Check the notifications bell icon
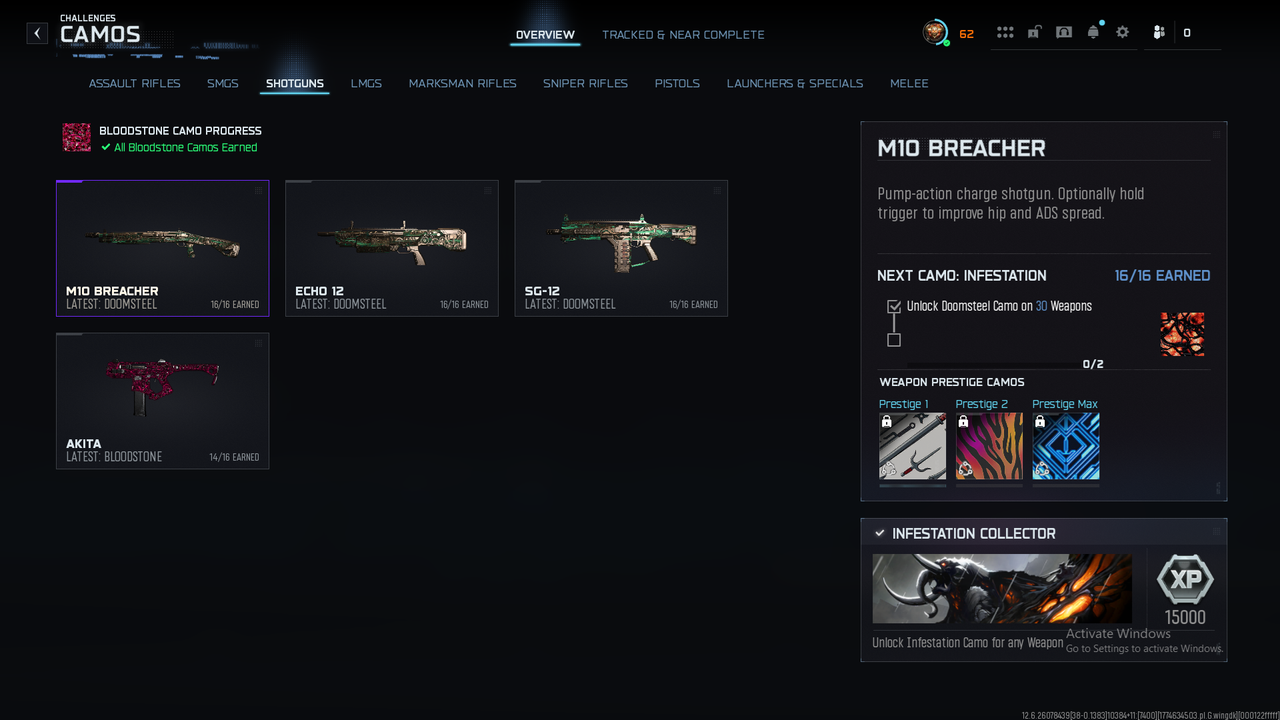The height and width of the screenshot is (720, 1280). 1093,32
